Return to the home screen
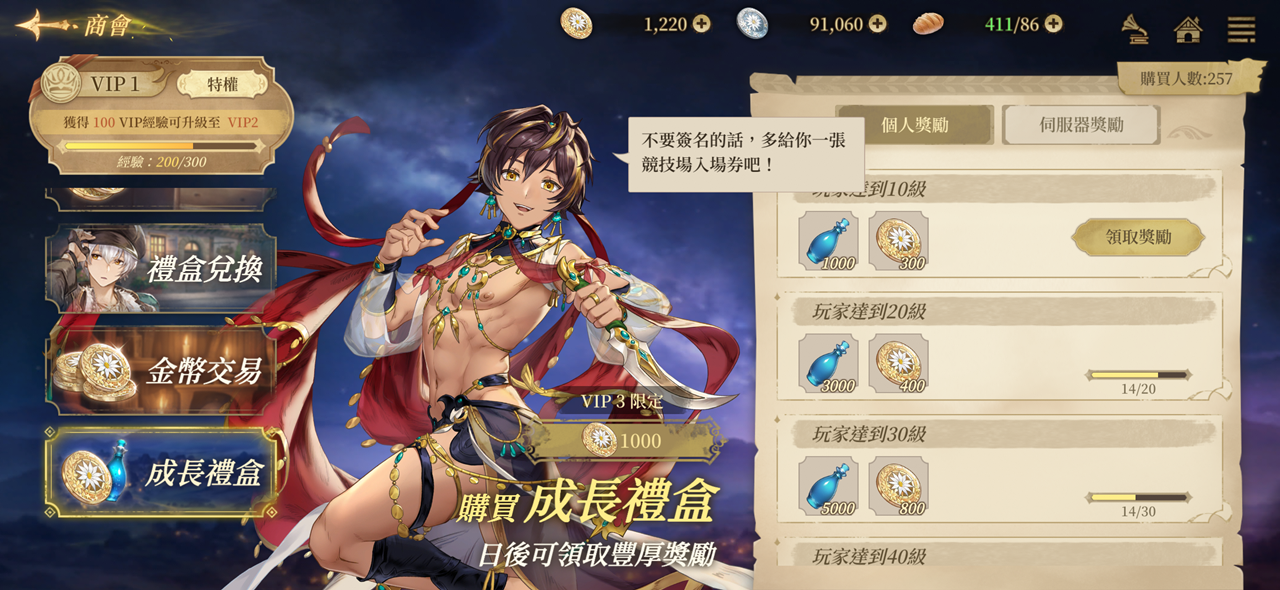The width and height of the screenshot is (1280, 590). (1188, 29)
